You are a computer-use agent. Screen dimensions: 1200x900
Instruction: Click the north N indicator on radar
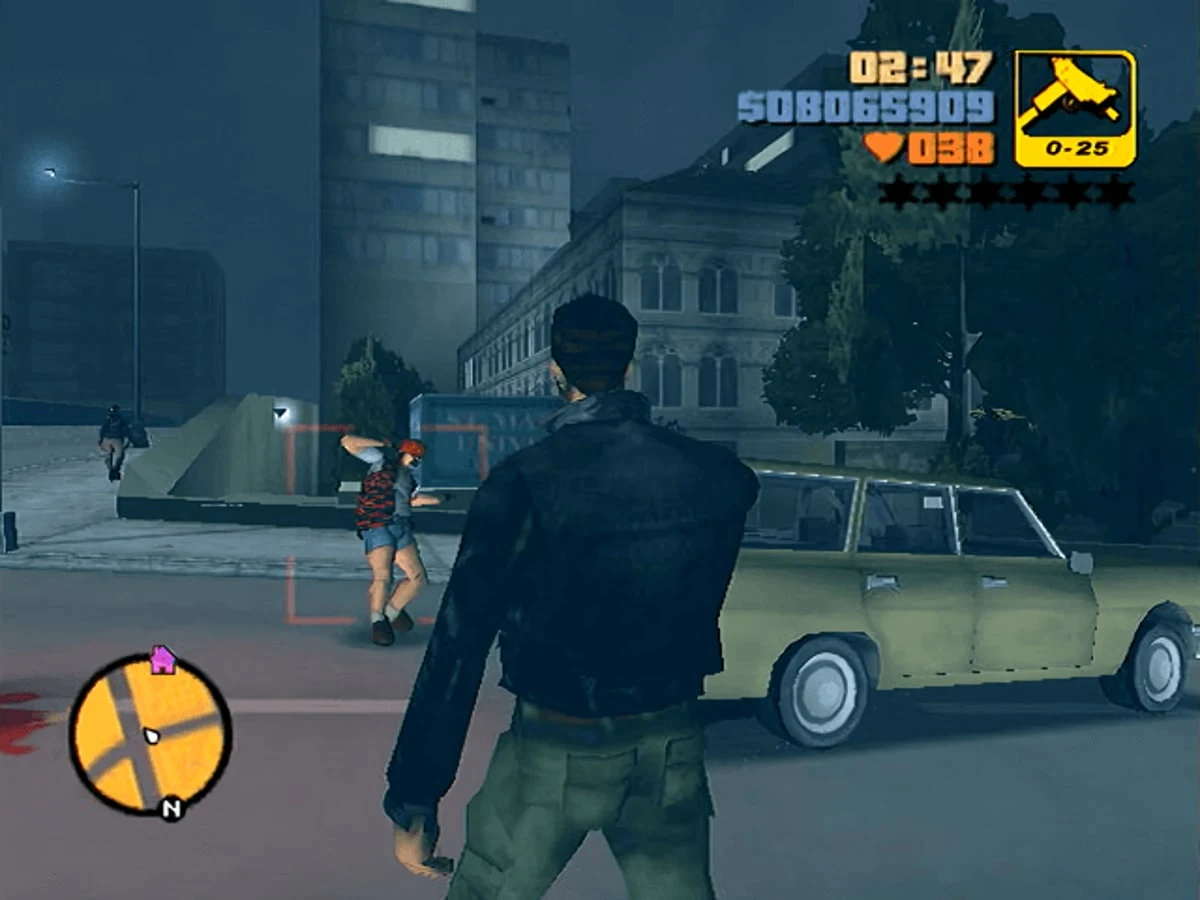(171, 808)
